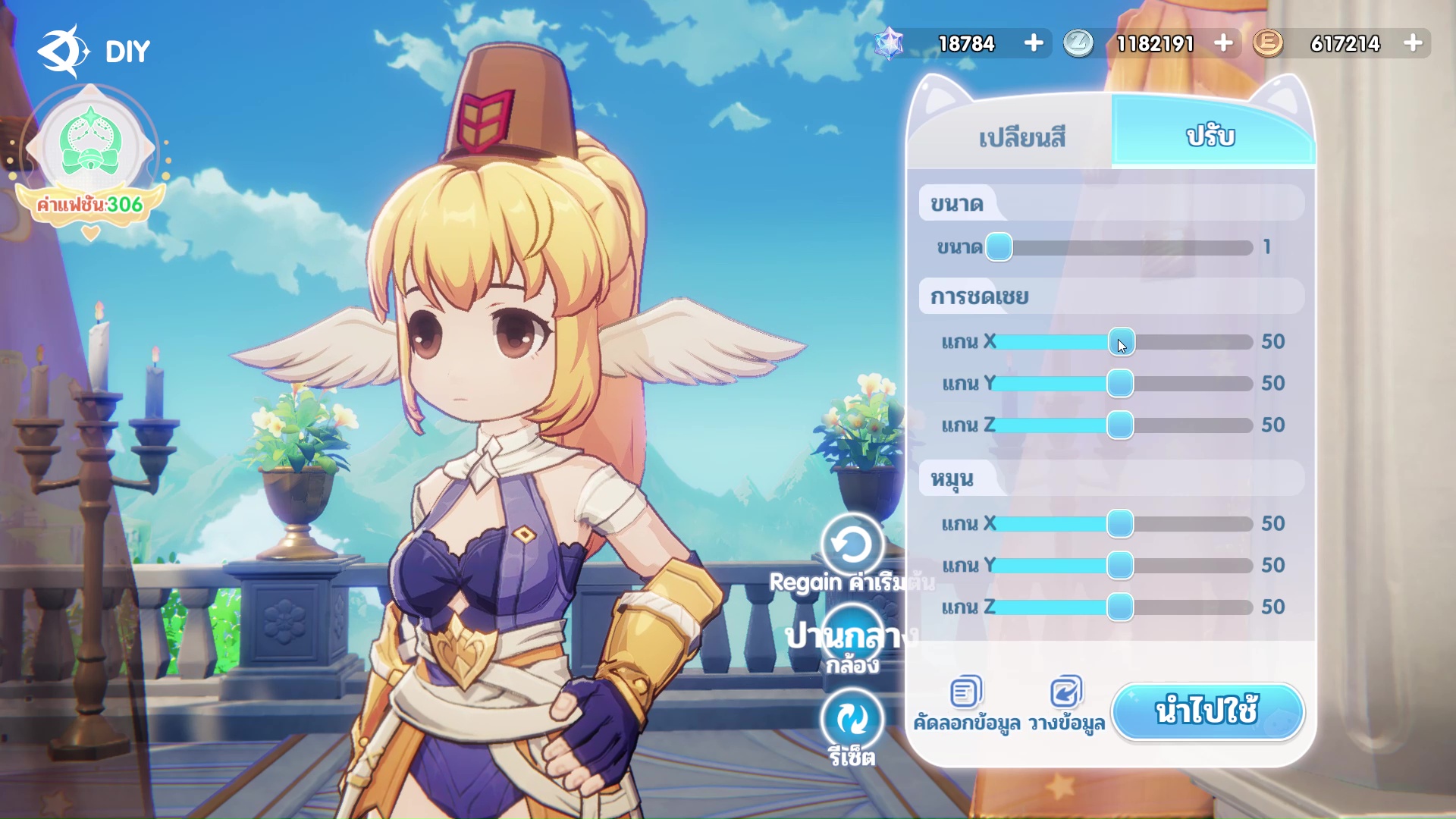Activate the Regain default value button
Screen dimensions: 1456x819
(x=852, y=544)
